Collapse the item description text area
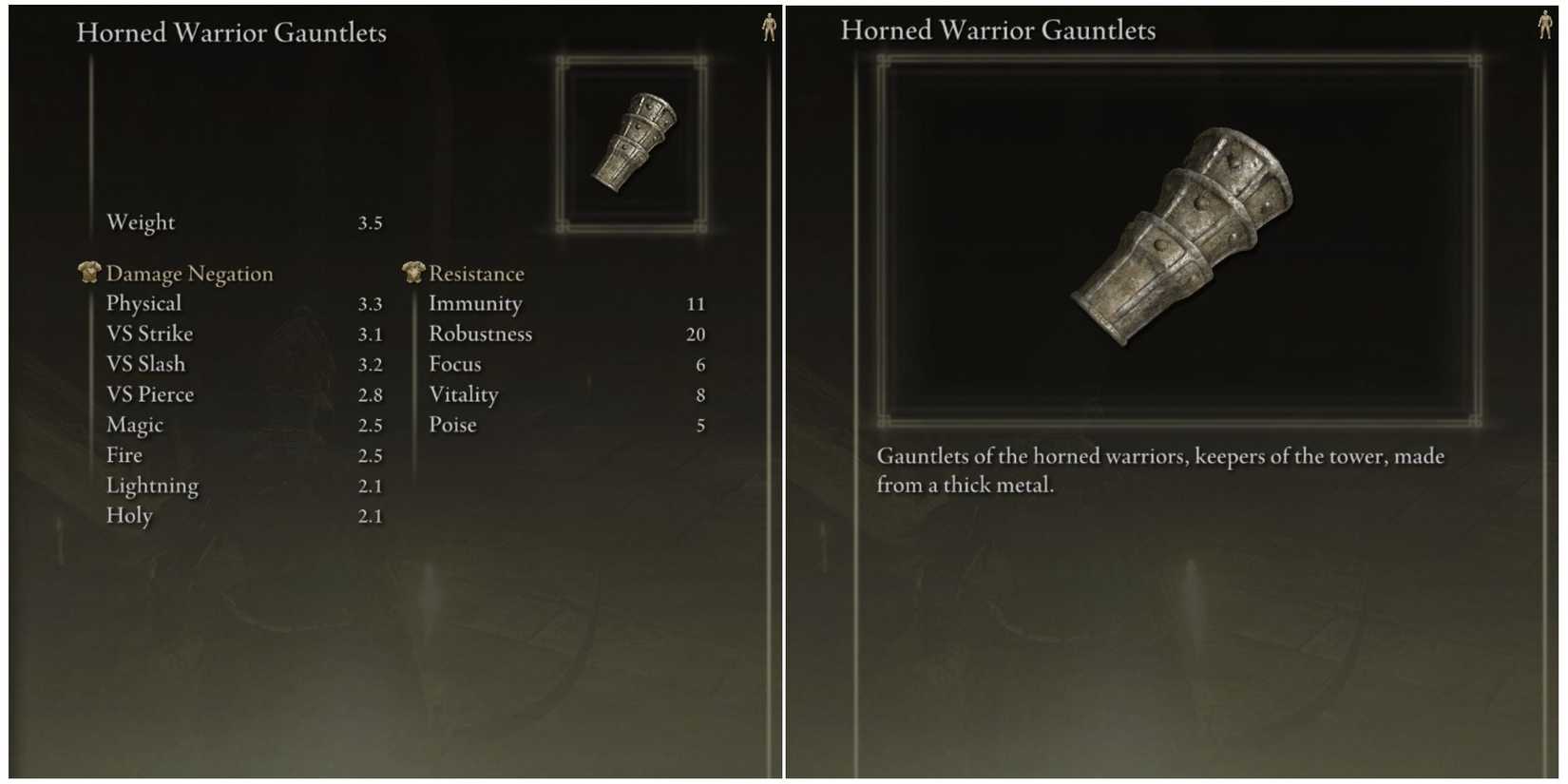Image resolution: width=1568 pixels, height=784 pixels. click(1159, 470)
